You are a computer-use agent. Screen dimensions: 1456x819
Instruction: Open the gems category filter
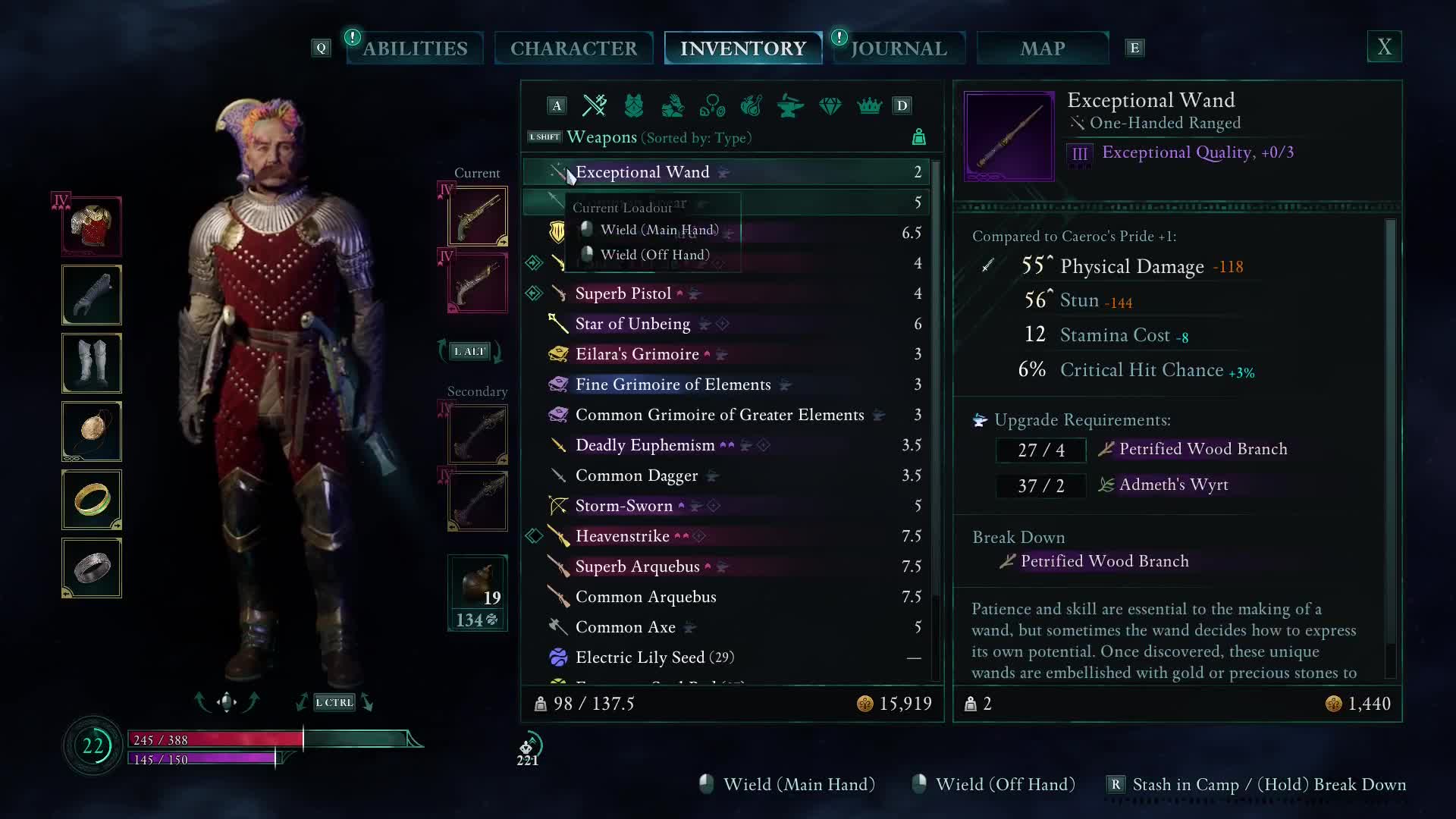[830, 105]
